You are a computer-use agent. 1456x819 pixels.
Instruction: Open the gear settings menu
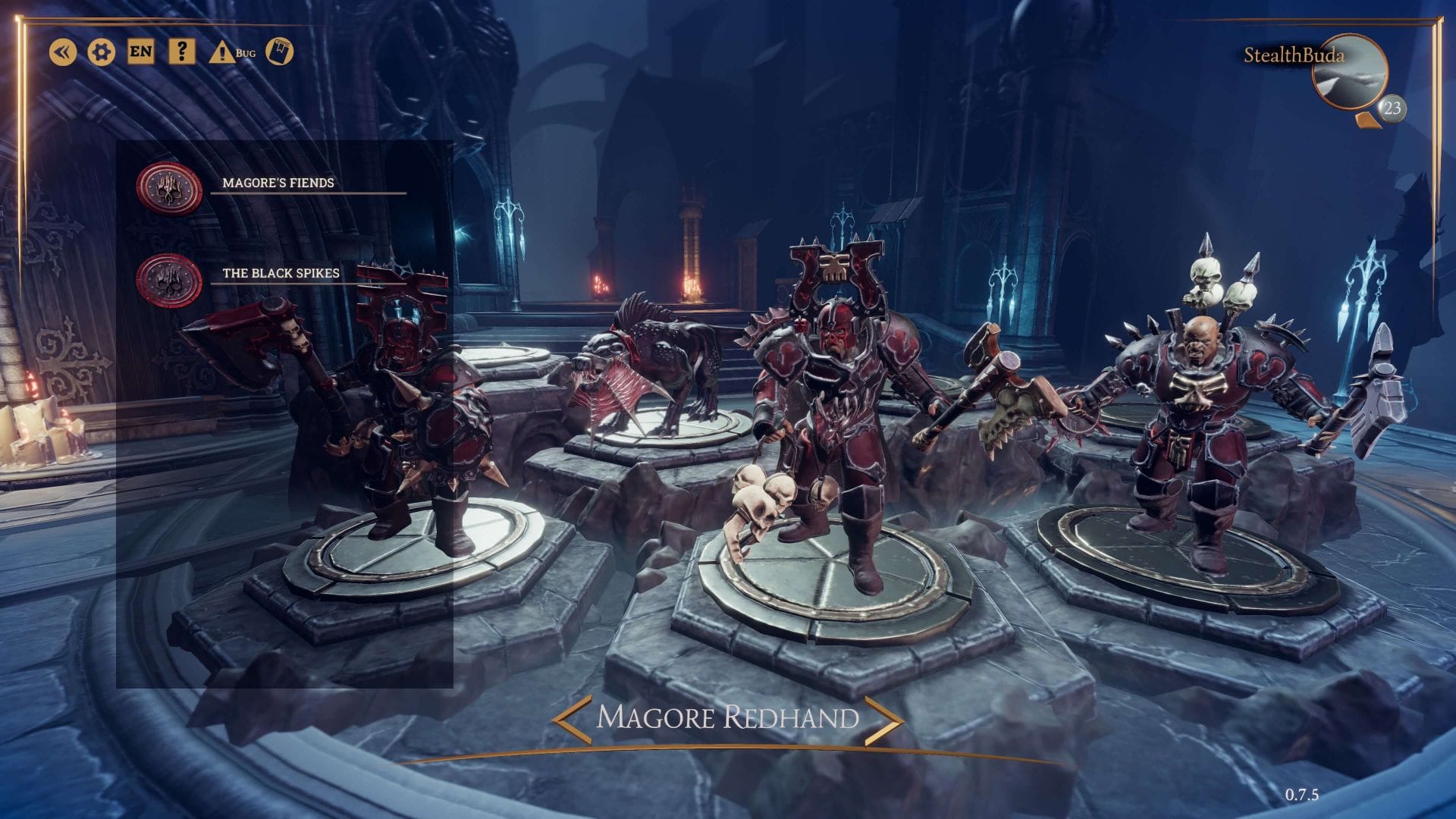click(102, 52)
